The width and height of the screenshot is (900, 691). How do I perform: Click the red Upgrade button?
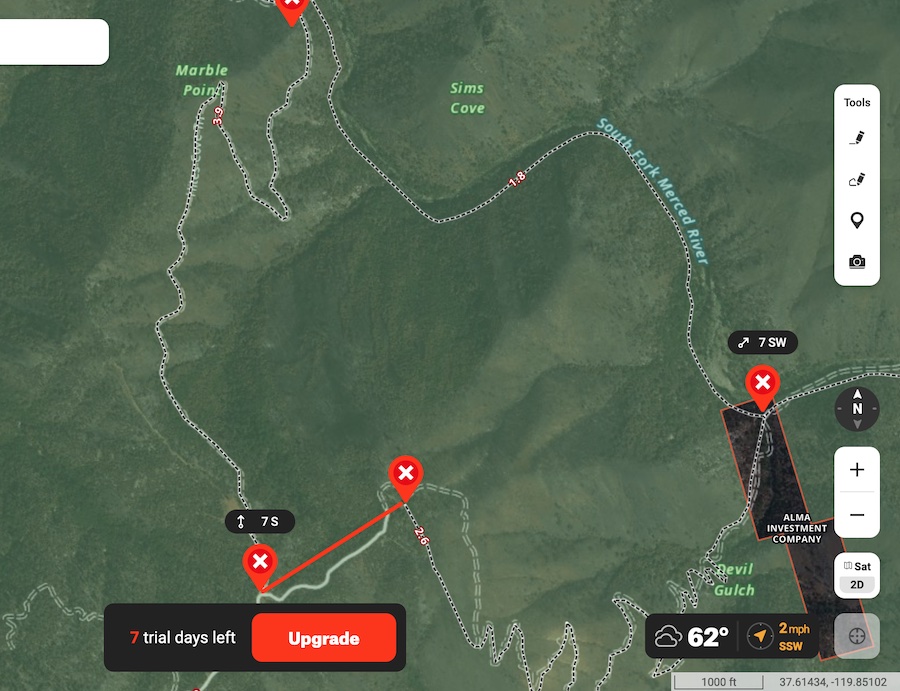pyautogui.click(x=324, y=638)
